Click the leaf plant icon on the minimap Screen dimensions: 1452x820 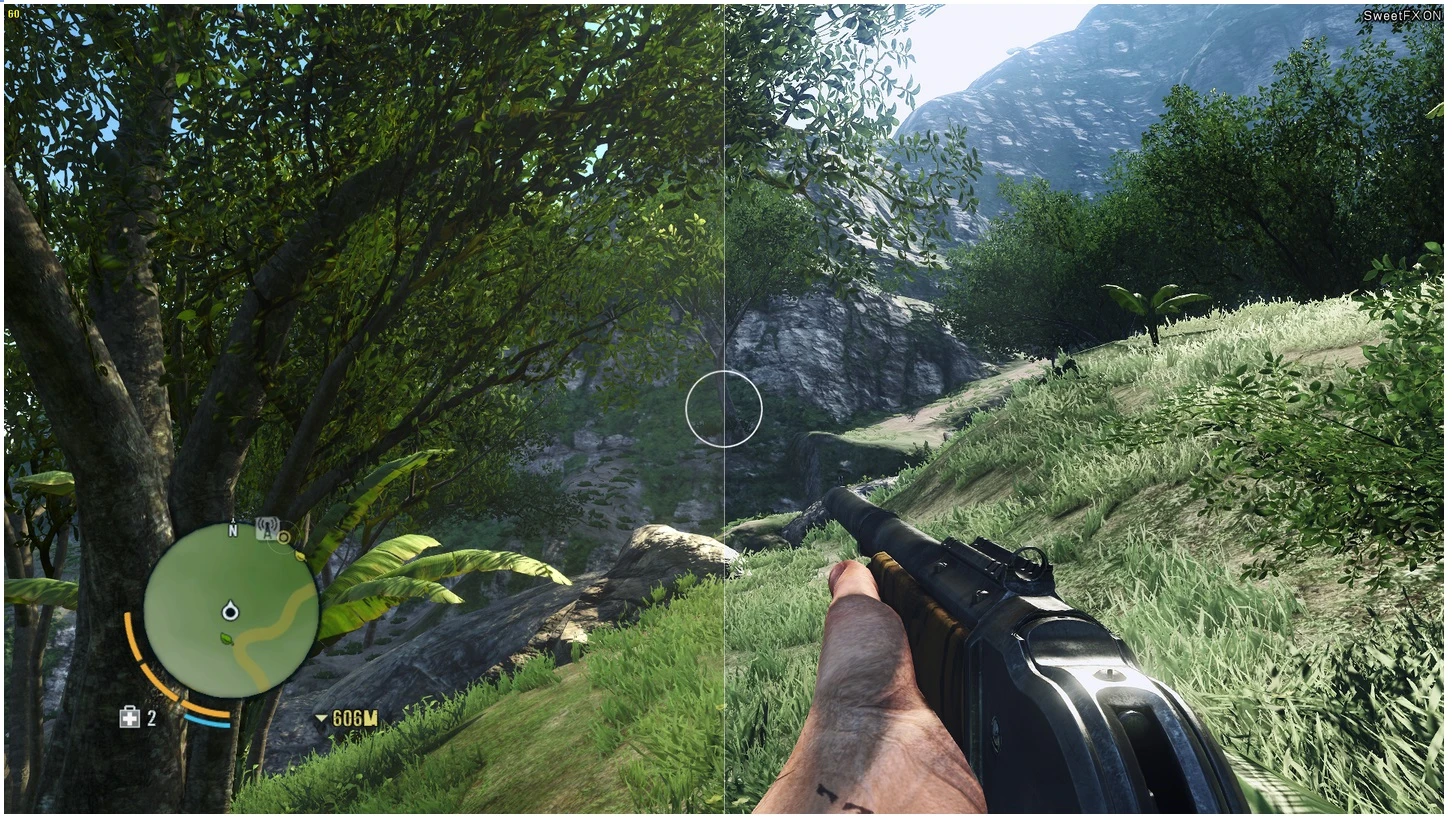(225, 639)
